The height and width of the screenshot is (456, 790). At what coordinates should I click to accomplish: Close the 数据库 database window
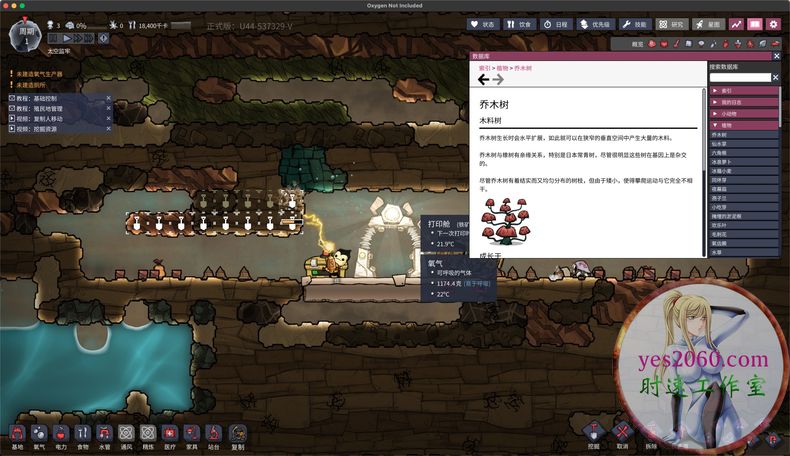pyautogui.click(x=778, y=58)
